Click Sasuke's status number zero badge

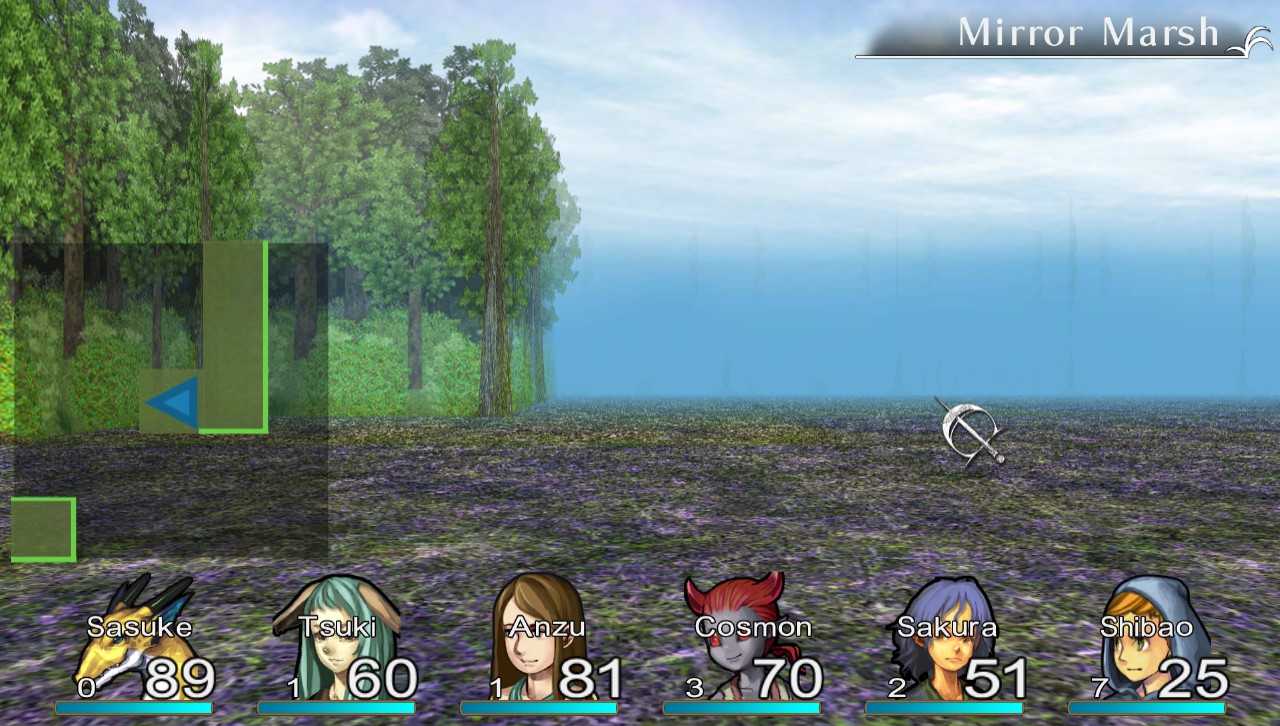(x=88, y=687)
